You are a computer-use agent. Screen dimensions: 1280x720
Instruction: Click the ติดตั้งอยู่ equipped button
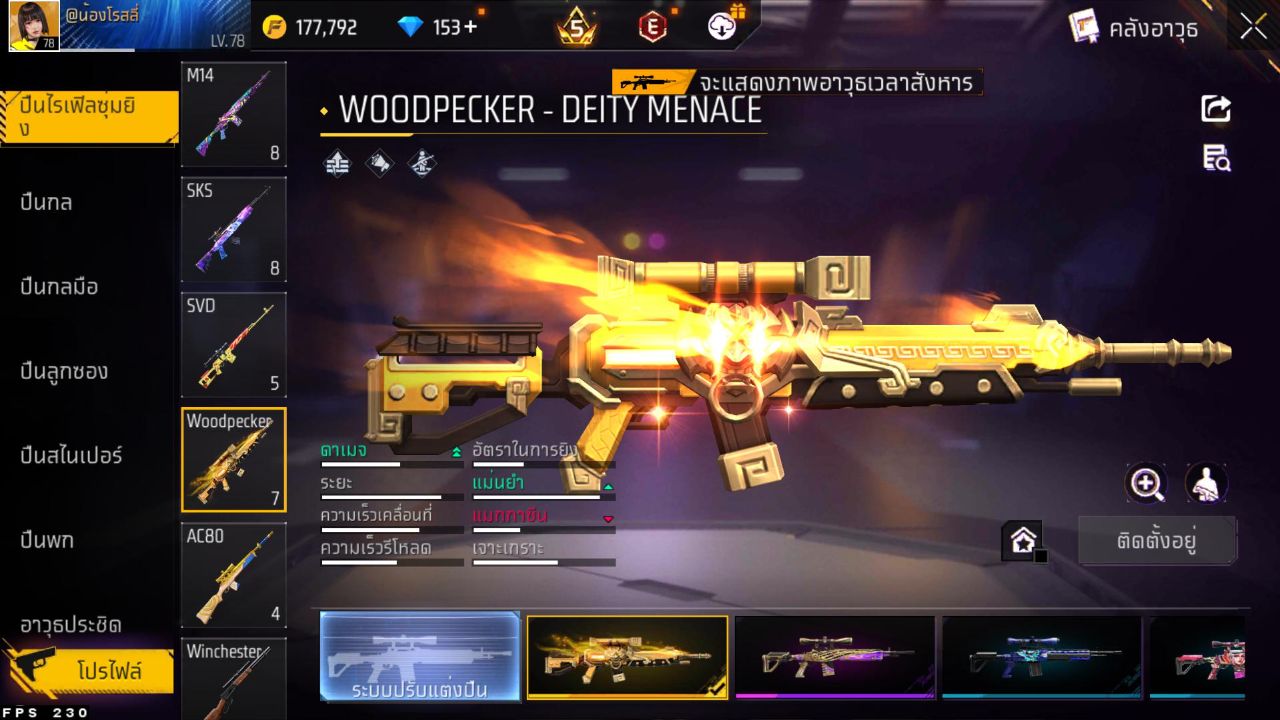(1157, 538)
